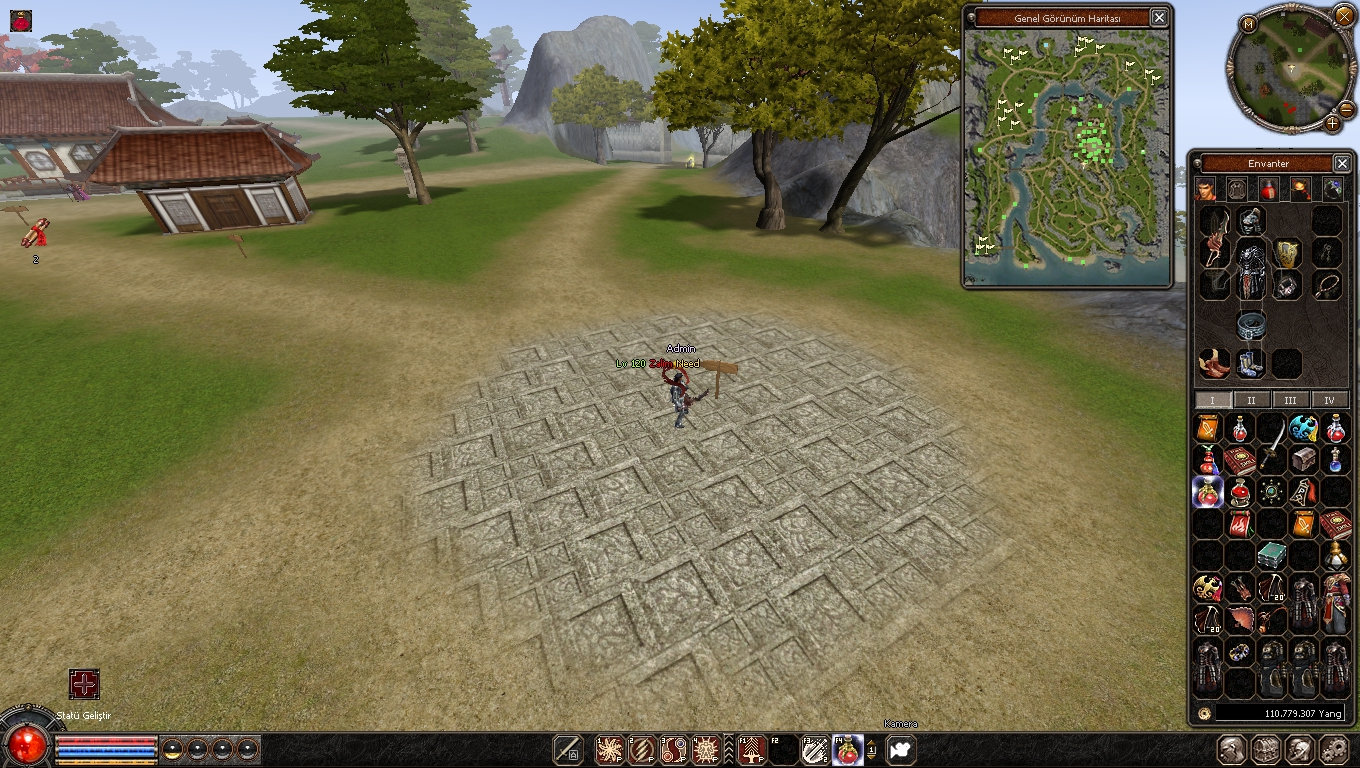Switch to inventory page II
Image resolution: width=1360 pixels, height=768 pixels.
point(1251,400)
